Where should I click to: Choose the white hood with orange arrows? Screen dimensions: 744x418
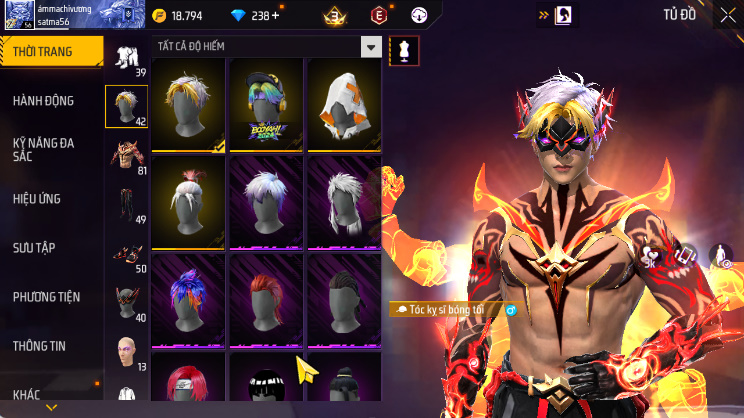point(343,105)
